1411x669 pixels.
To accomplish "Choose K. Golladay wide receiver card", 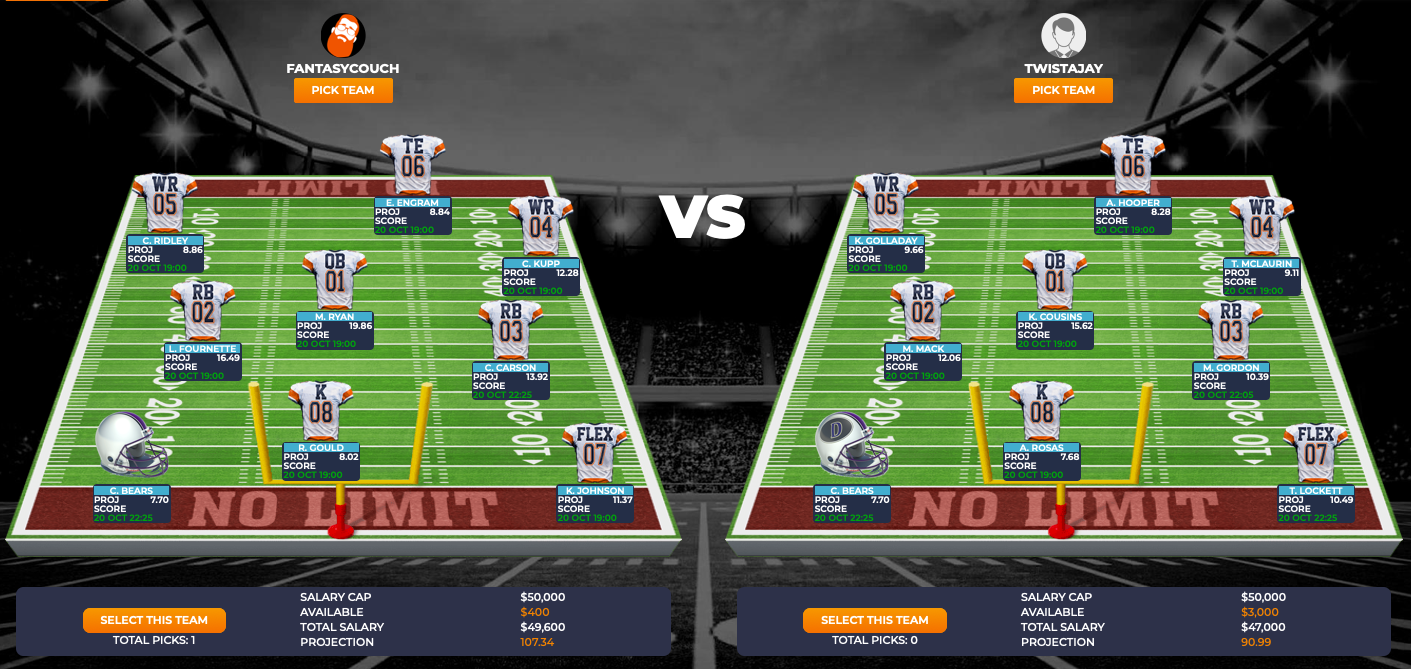I will pos(885,254).
